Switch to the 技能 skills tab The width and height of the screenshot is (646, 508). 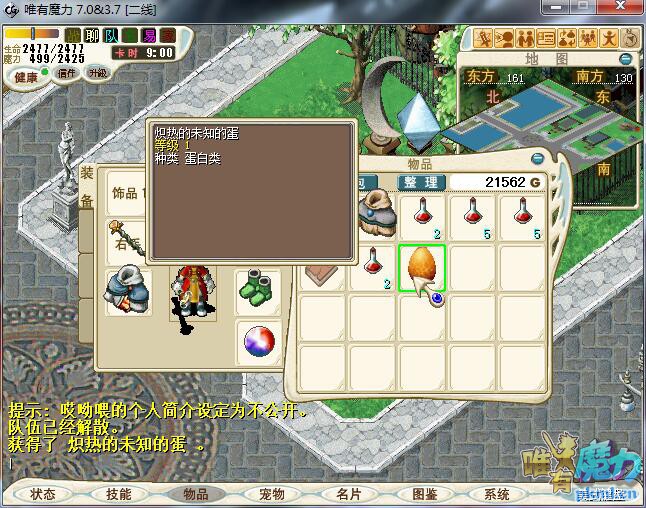[119, 494]
